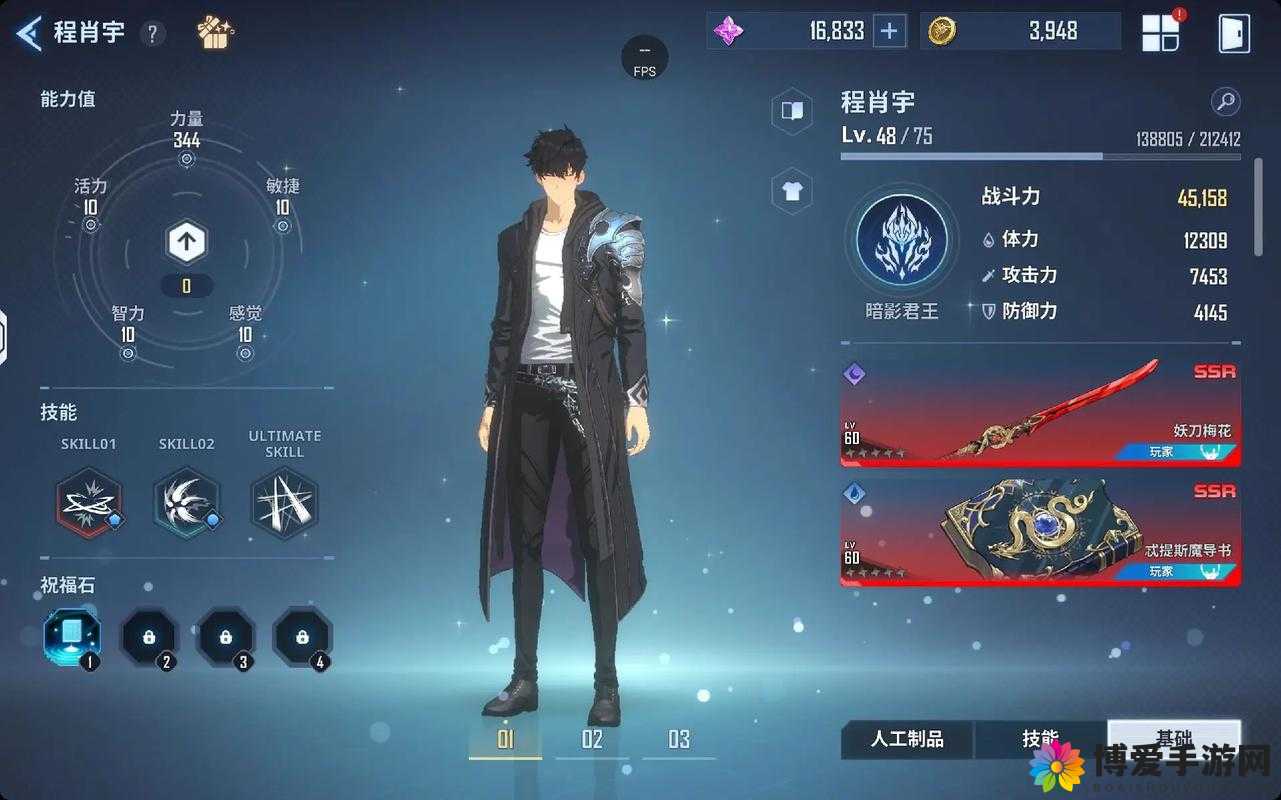Select the first blessing stone slot
The height and width of the screenshot is (800, 1281).
pos(72,636)
